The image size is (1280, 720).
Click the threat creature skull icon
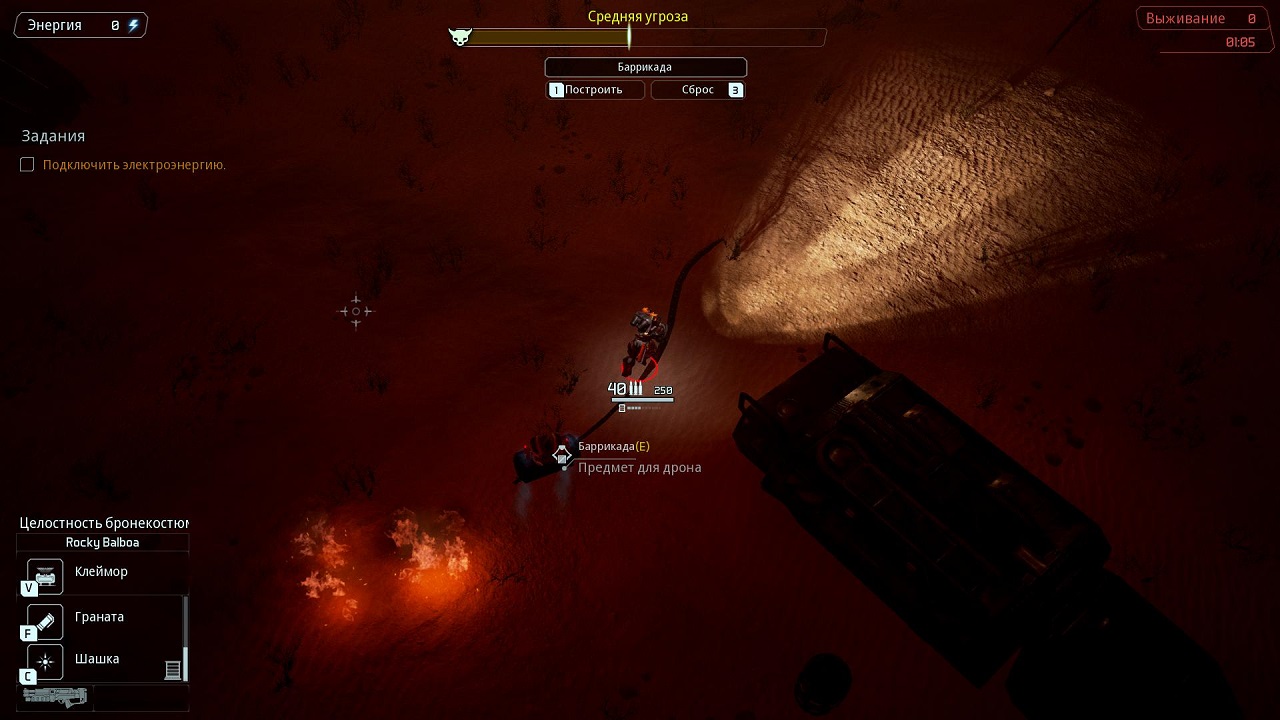tap(460, 38)
